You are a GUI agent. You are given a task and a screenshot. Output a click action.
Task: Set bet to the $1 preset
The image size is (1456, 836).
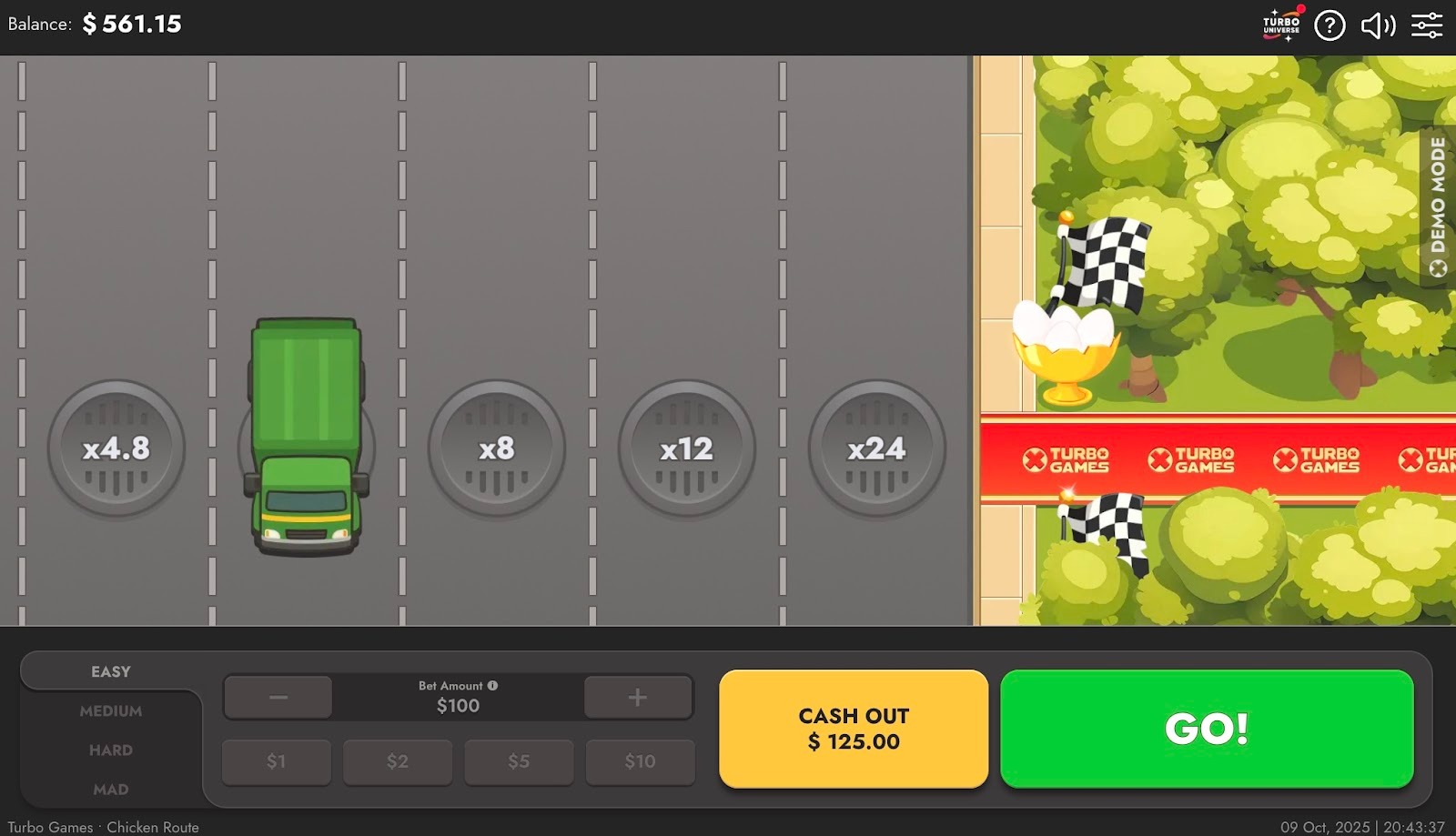click(277, 761)
